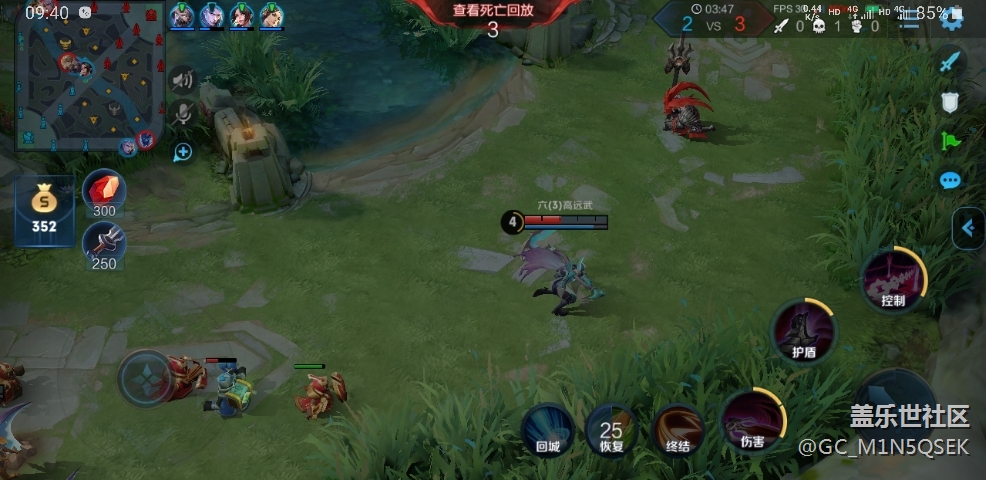This screenshot has height=480, width=986.
Task: Use the 回城 recall button
Action: (x=548, y=430)
